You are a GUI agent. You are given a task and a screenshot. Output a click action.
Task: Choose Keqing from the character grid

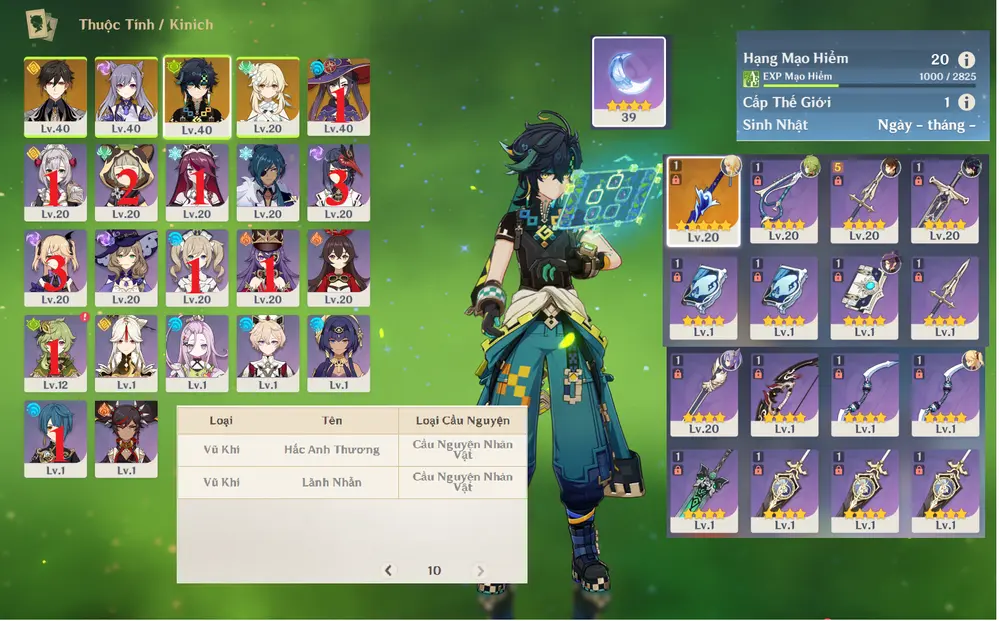coord(126,97)
